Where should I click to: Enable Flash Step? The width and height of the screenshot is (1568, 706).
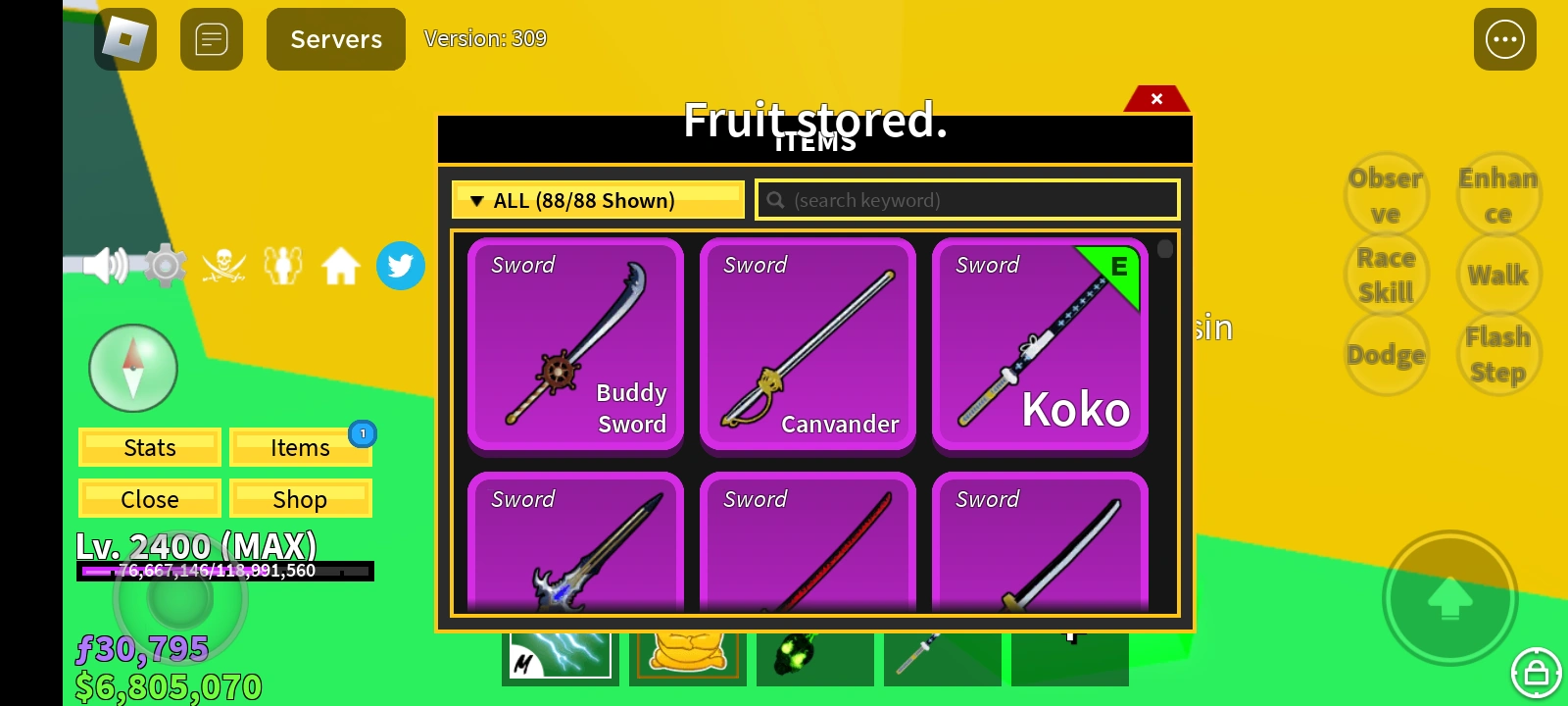coord(1498,353)
